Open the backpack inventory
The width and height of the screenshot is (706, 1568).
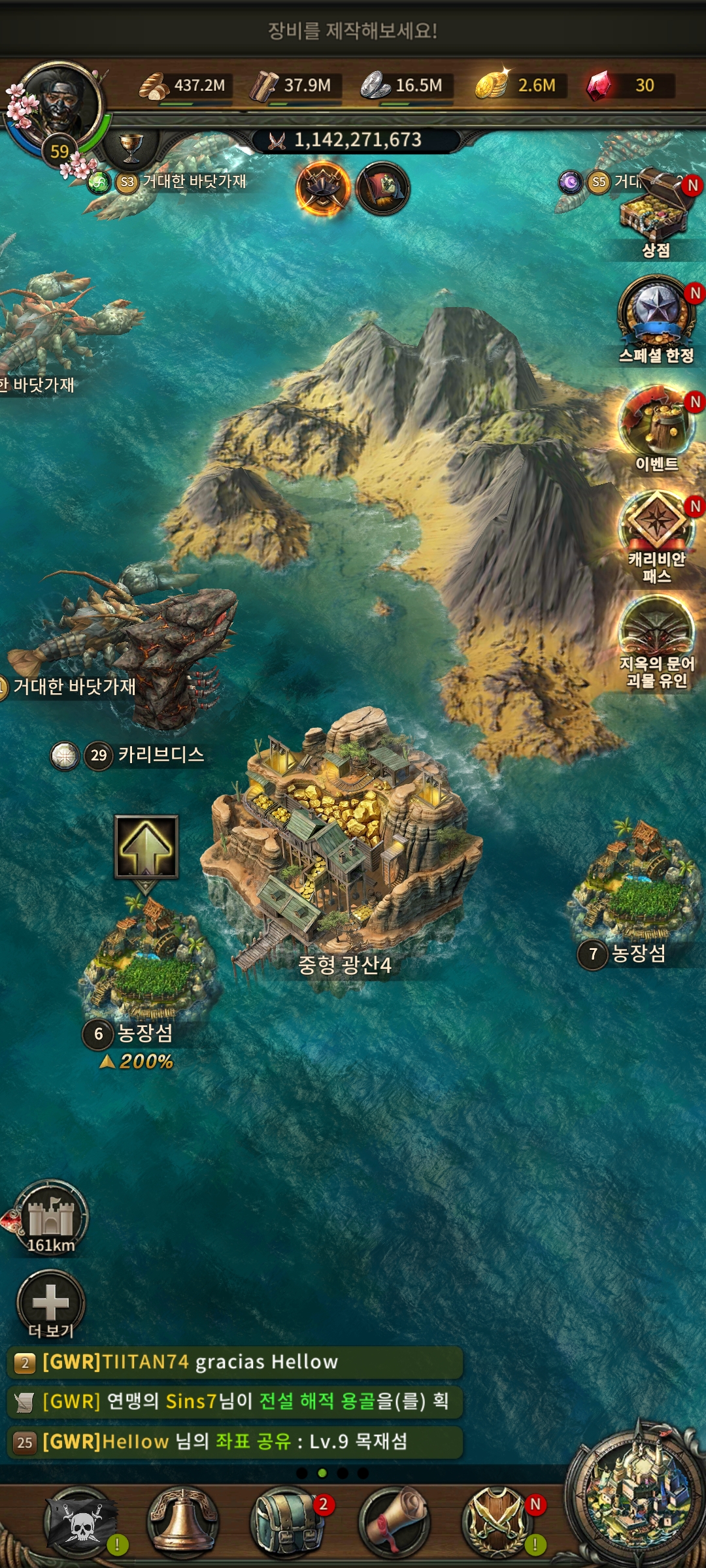[286, 1521]
